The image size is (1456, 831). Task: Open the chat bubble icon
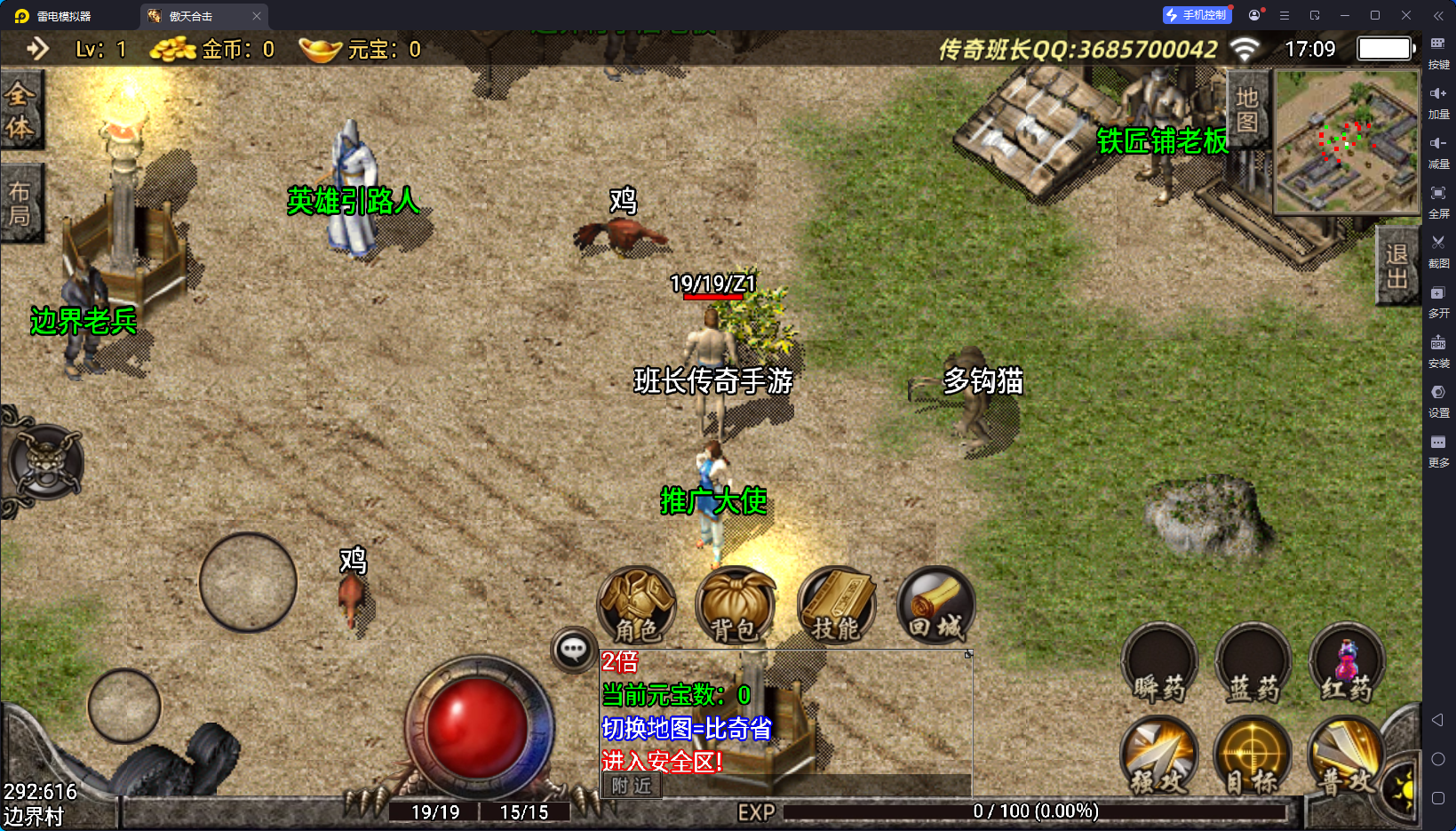(x=571, y=651)
